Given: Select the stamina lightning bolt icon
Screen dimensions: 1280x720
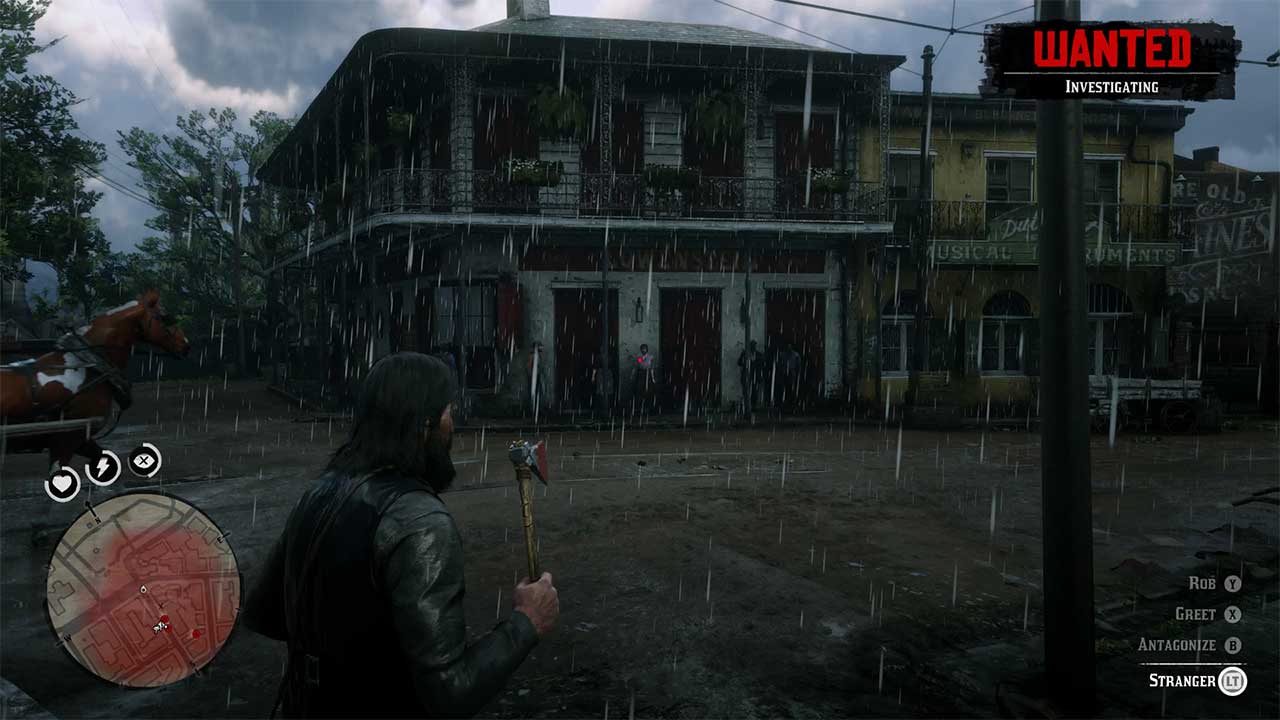Looking at the screenshot, I should click(x=103, y=466).
